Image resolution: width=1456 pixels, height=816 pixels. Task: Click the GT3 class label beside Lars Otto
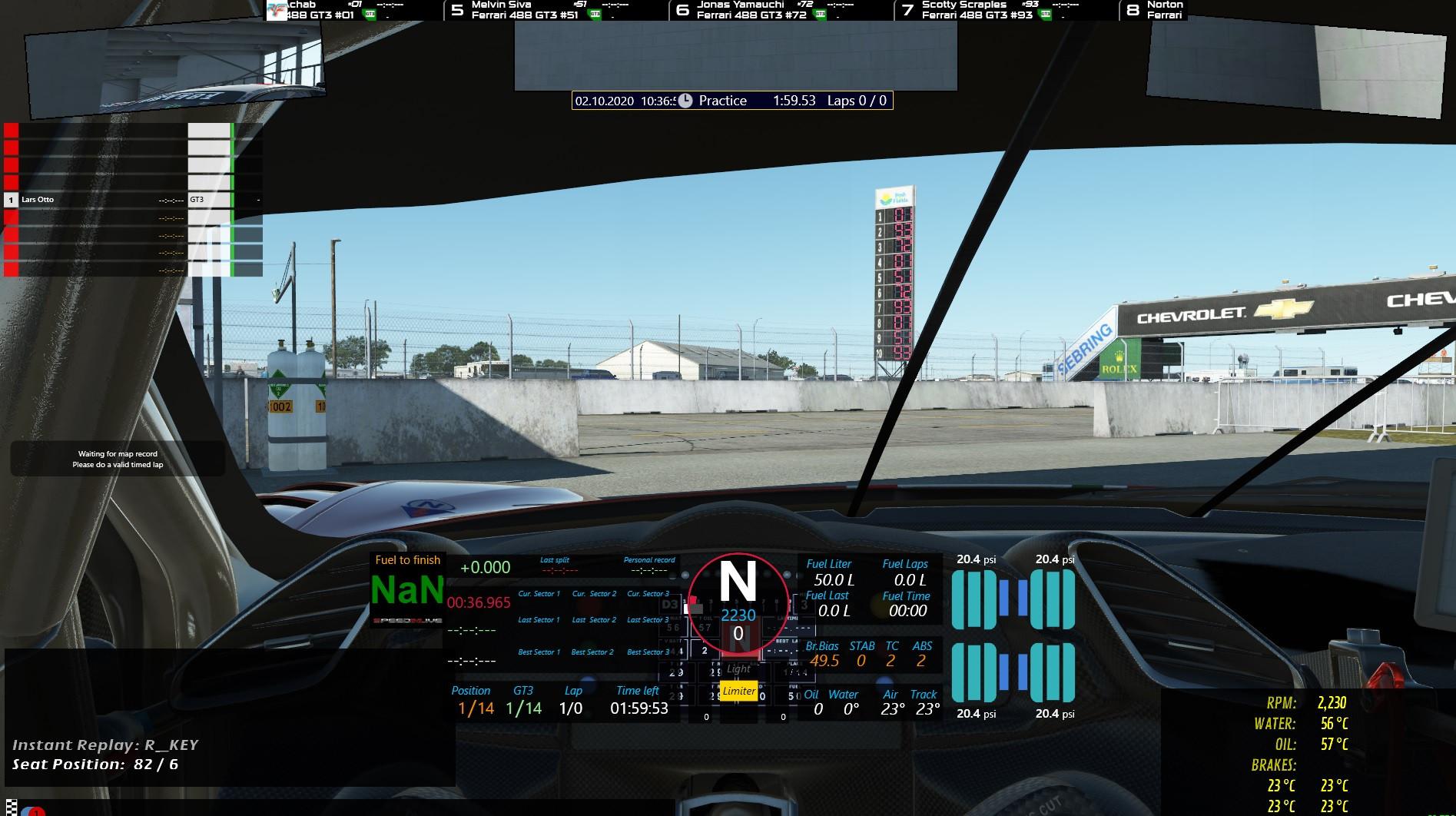coord(197,199)
